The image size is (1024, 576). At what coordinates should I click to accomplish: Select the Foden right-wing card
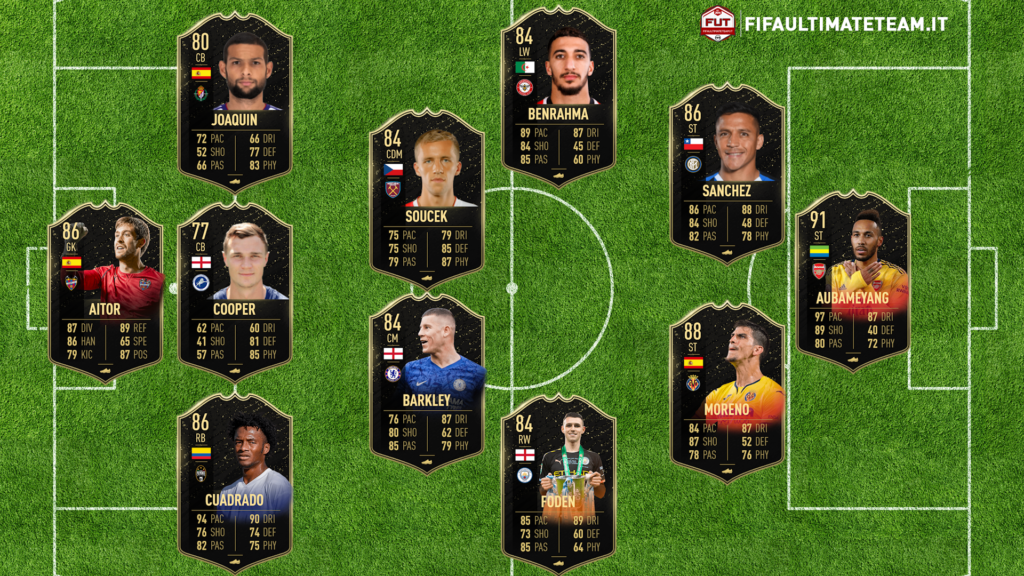558,482
